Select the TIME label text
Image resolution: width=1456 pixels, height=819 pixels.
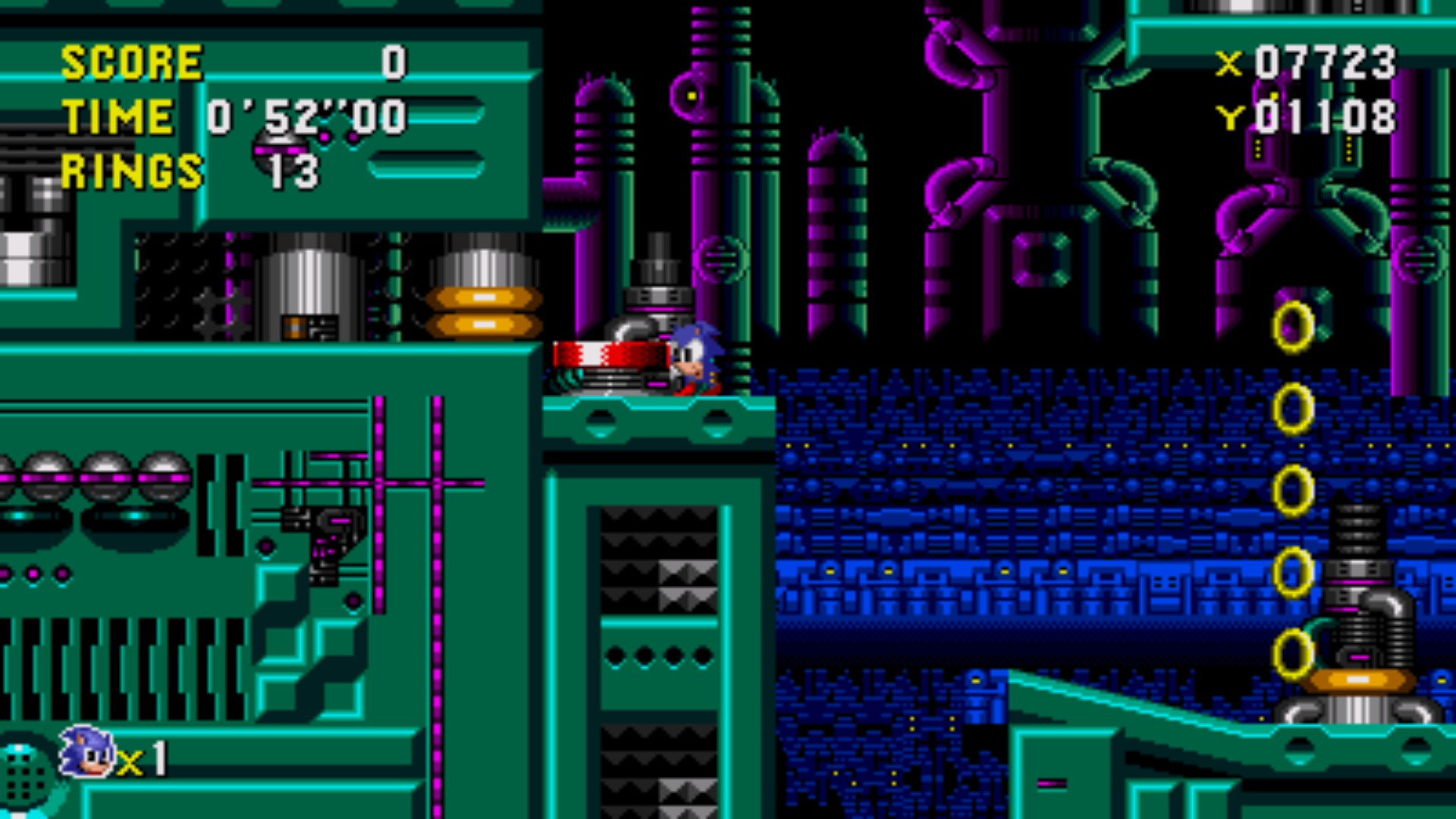tap(118, 115)
